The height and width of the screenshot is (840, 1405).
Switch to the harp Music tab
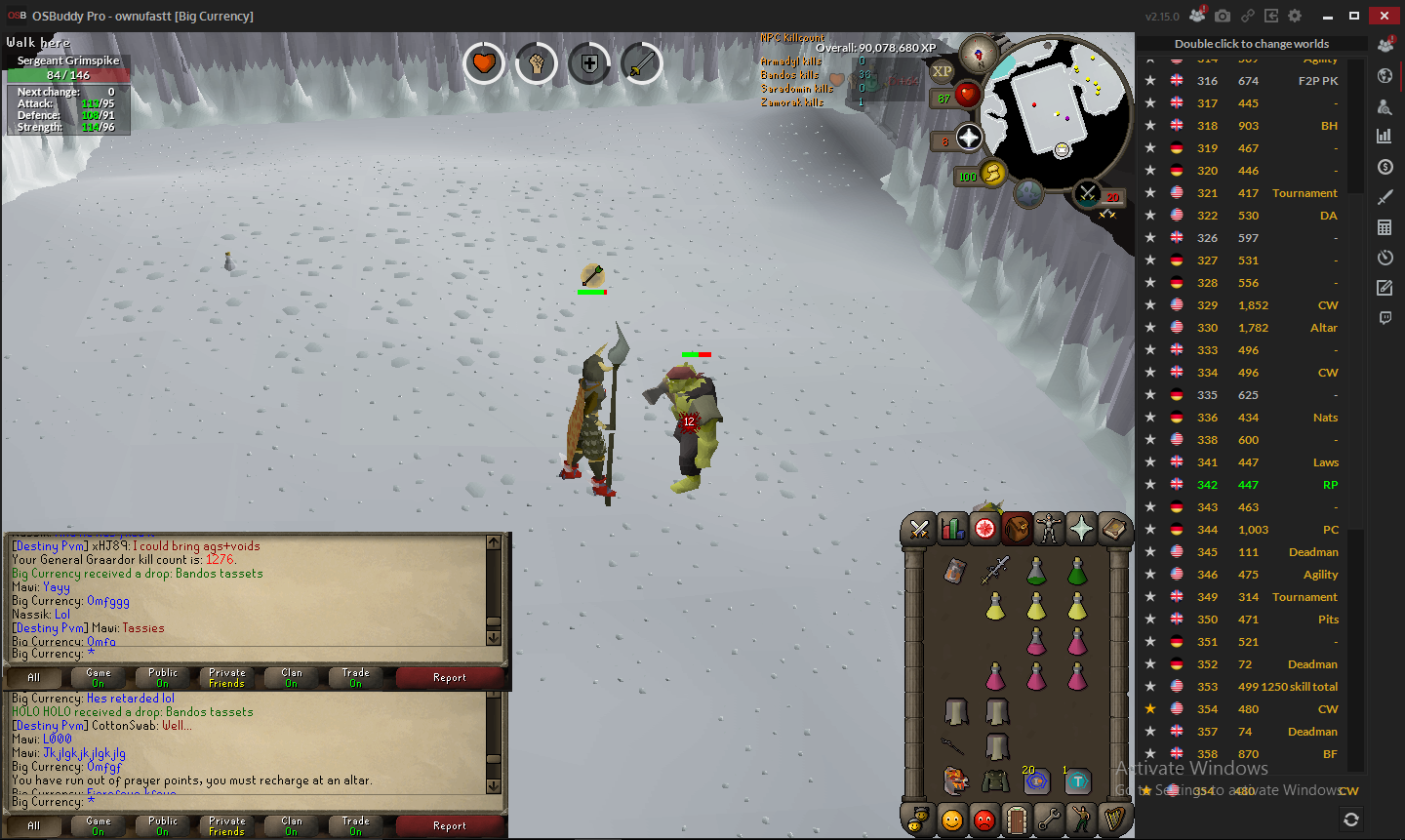point(1113,820)
